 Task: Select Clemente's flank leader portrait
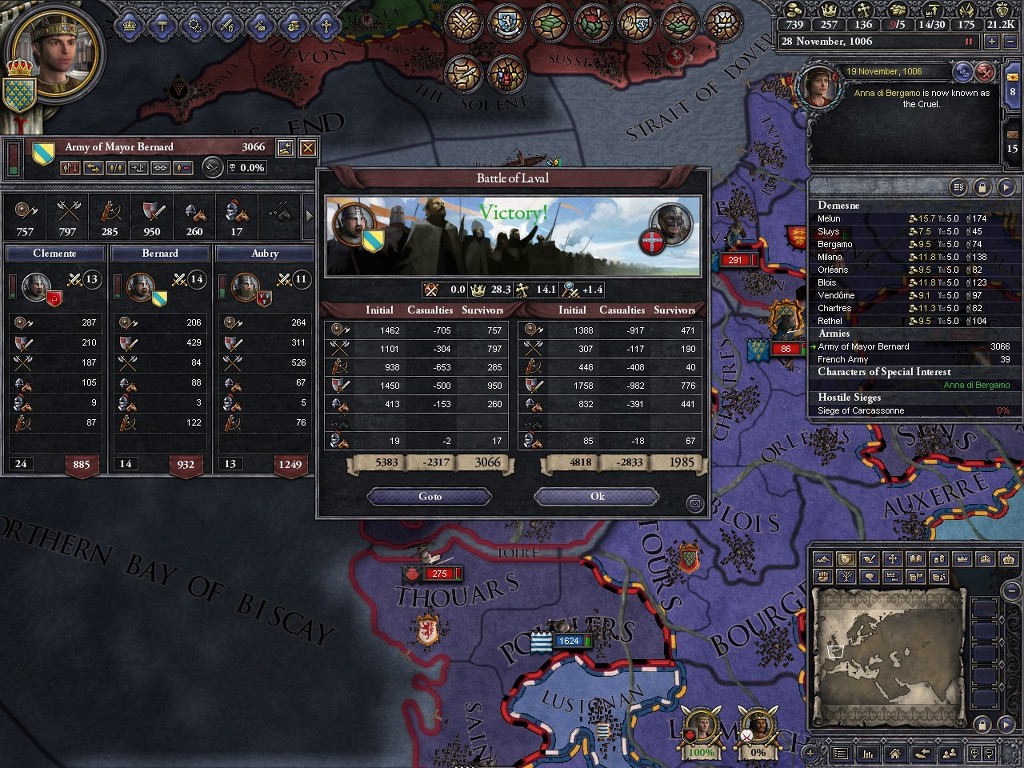[x=33, y=286]
